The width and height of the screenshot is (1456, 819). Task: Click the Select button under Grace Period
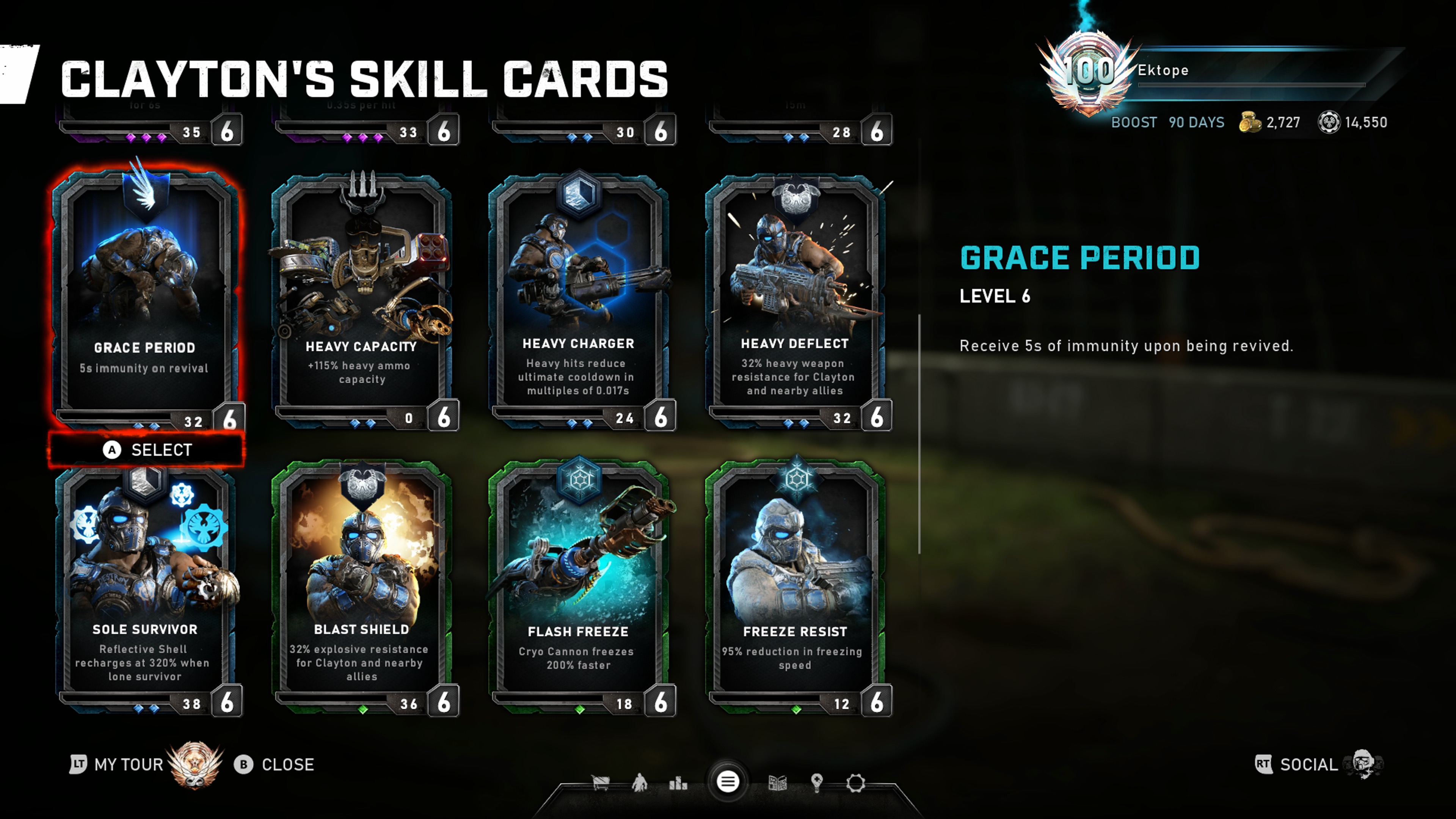[x=147, y=450]
